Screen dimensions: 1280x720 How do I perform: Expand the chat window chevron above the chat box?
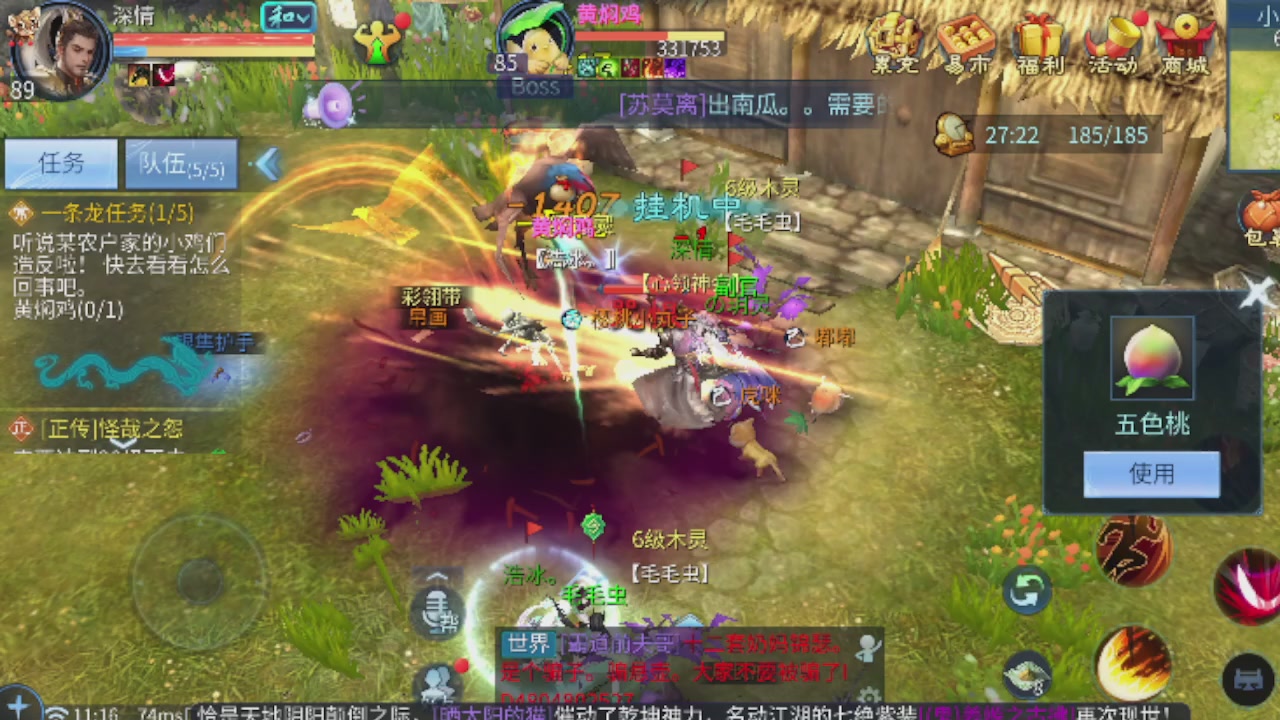437,578
